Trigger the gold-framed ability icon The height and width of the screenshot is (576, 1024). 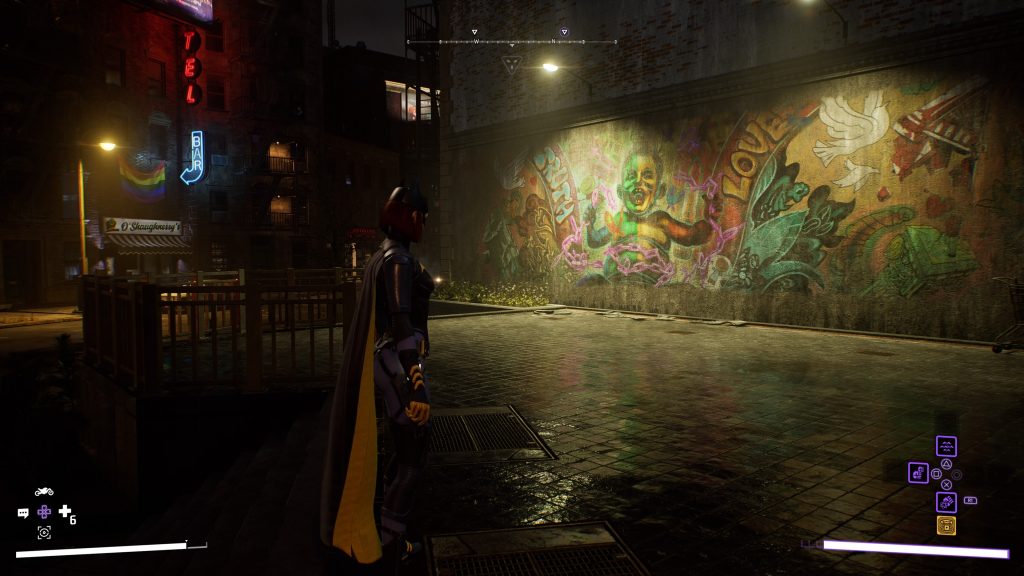946,525
